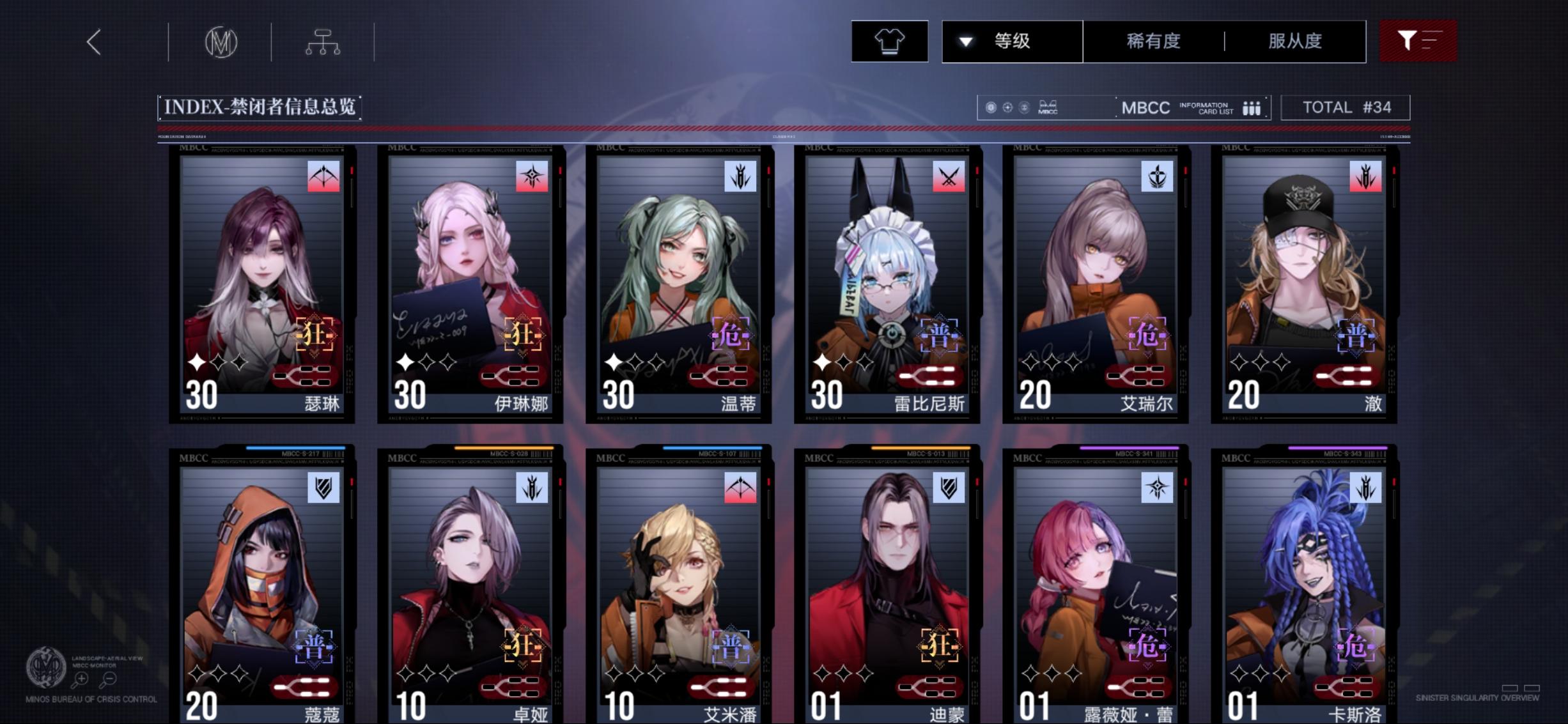Switch to the 稀有度 sorting tab
Image resolution: width=1568 pixels, height=724 pixels.
[1154, 40]
